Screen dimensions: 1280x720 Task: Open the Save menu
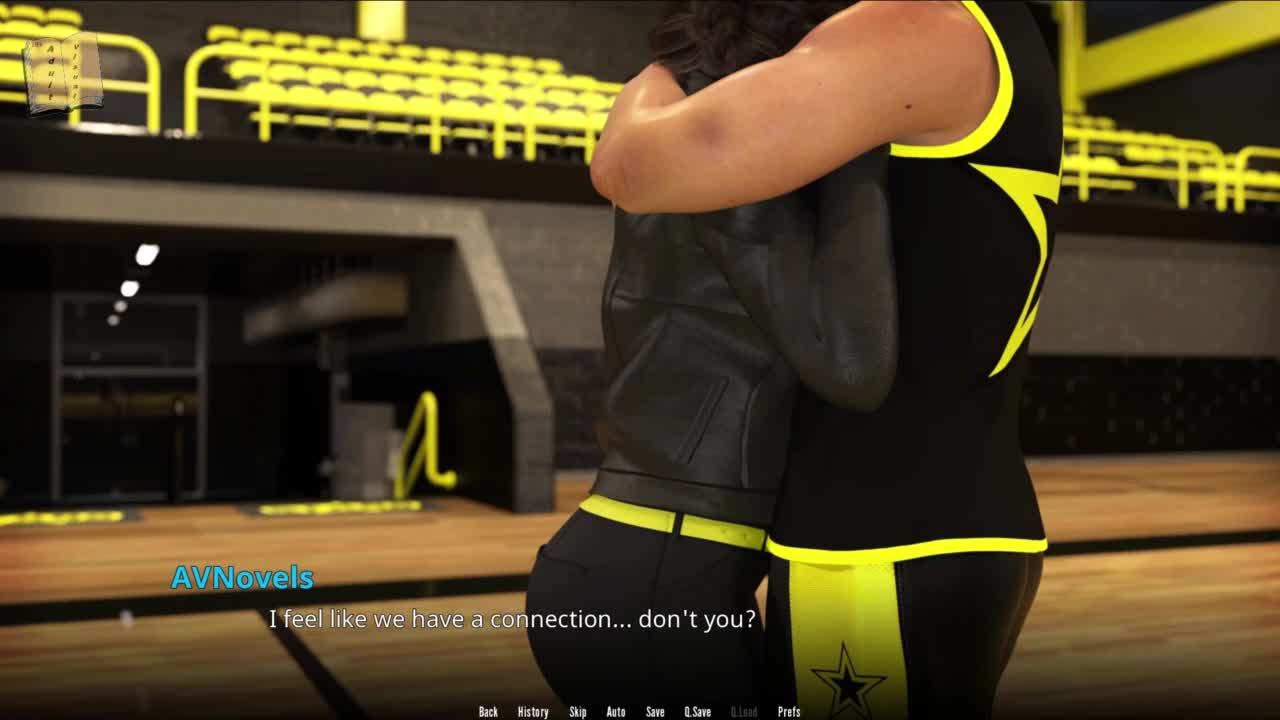(655, 712)
